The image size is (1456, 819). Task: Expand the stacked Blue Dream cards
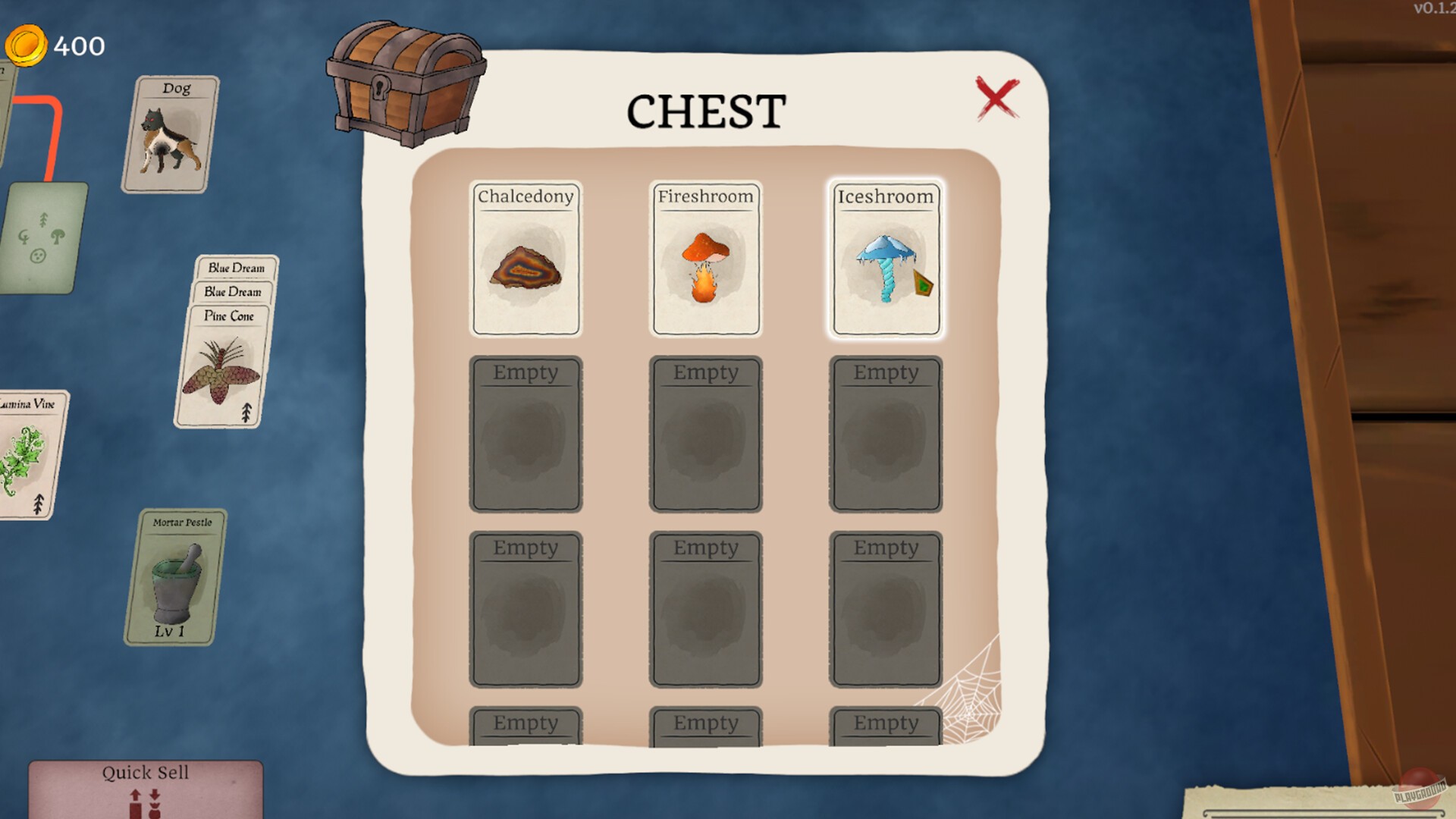click(235, 268)
